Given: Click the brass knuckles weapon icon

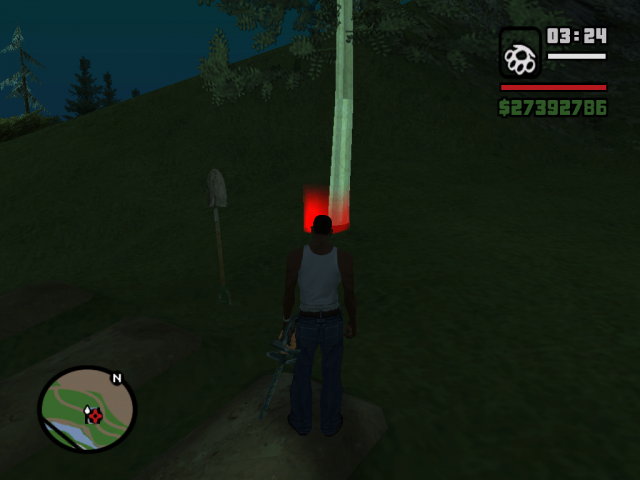Looking at the screenshot, I should pyautogui.click(x=520, y=56).
